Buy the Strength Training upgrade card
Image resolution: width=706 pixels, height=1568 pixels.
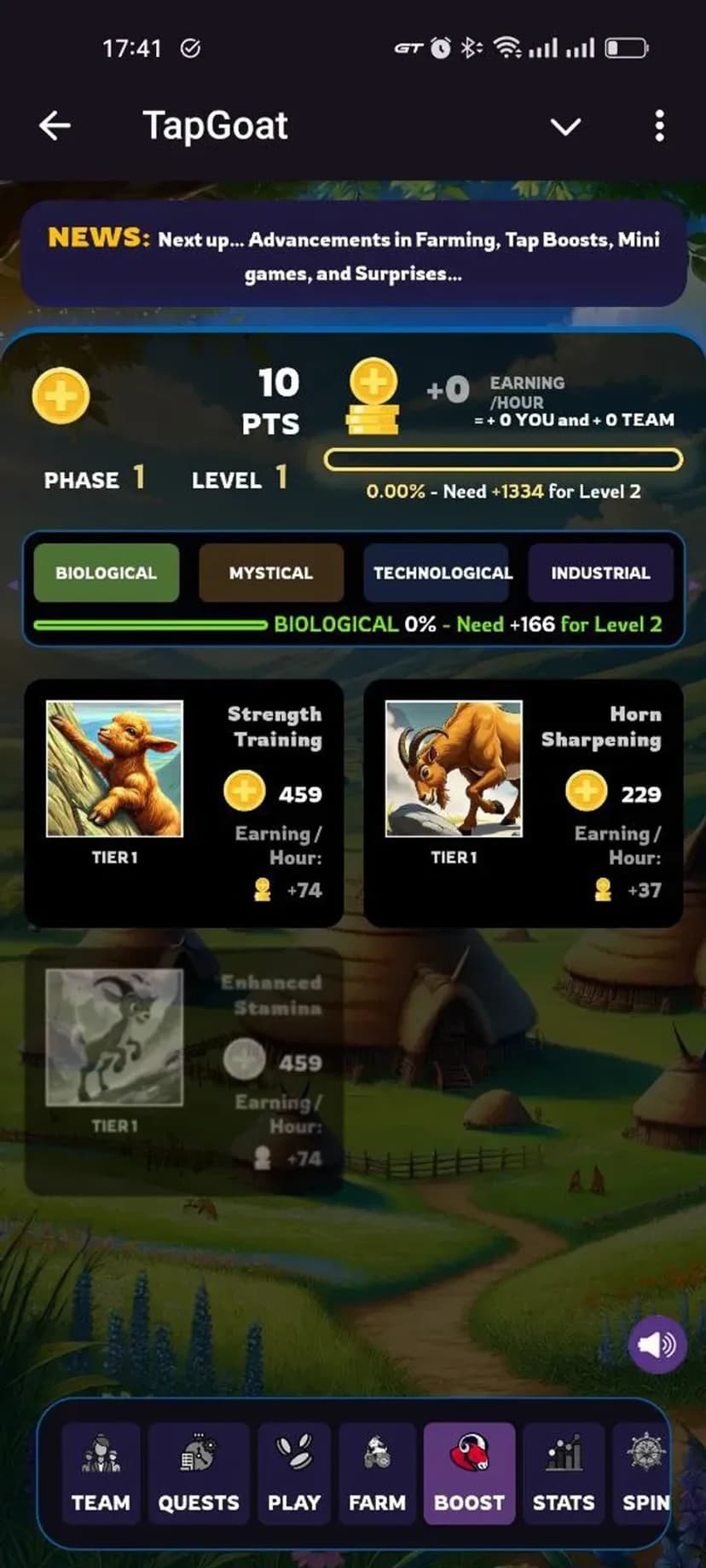point(183,803)
